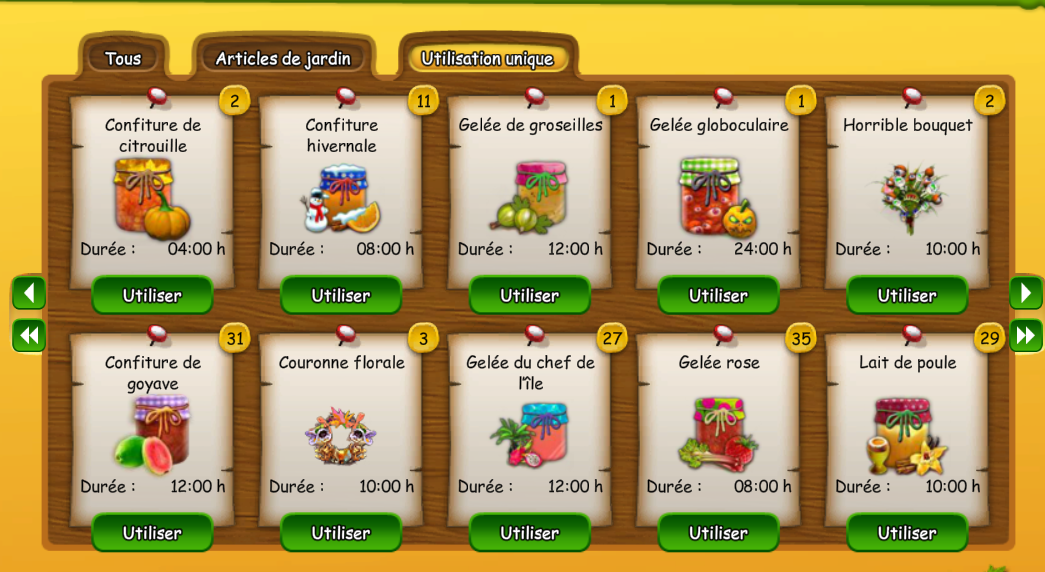This screenshot has width=1045, height=572.
Task: Open the Articles de jardin tab
Action: pos(283,58)
